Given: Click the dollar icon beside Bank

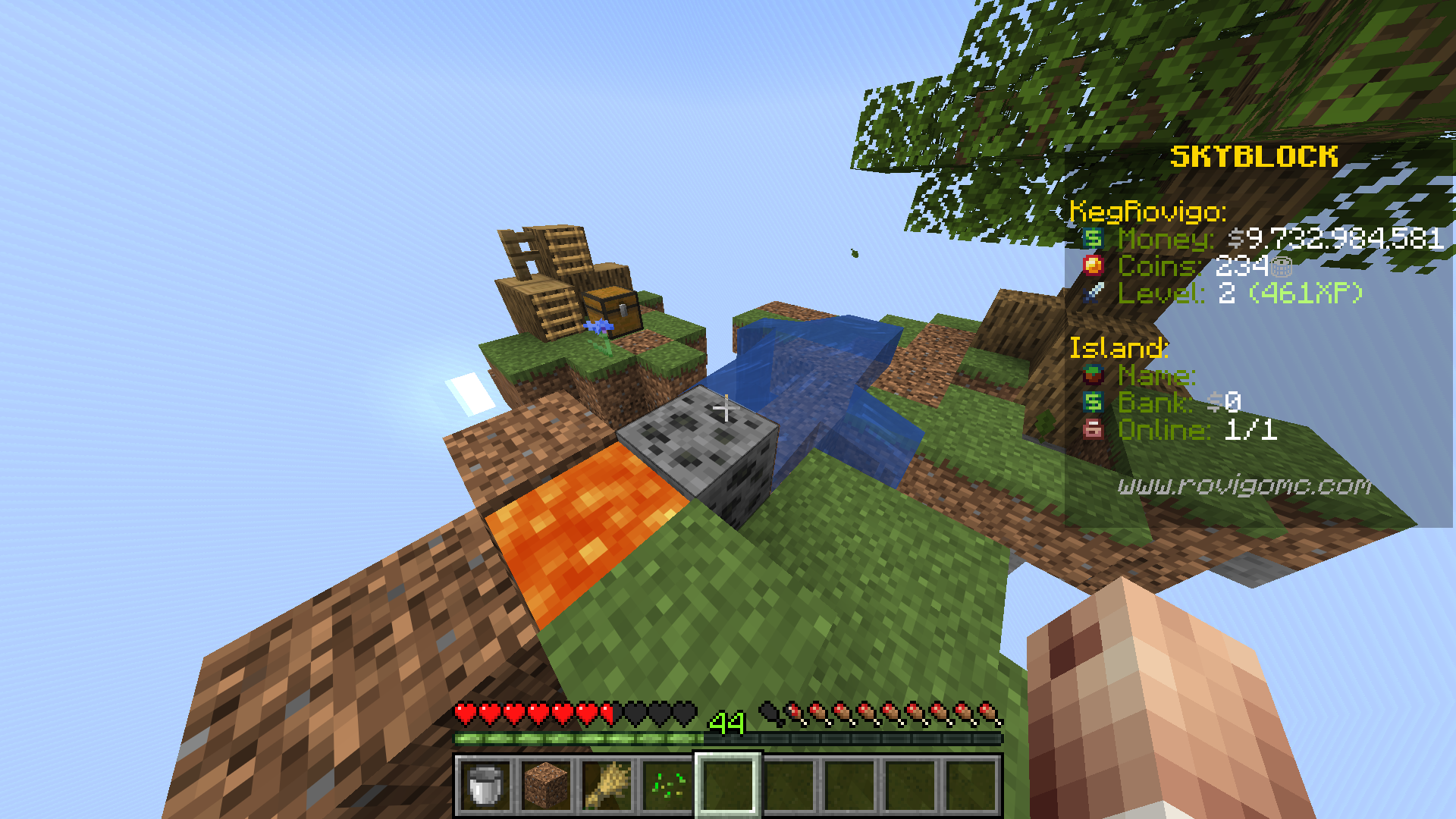Looking at the screenshot, I should pyautogui.click(x=1092, y=403).
